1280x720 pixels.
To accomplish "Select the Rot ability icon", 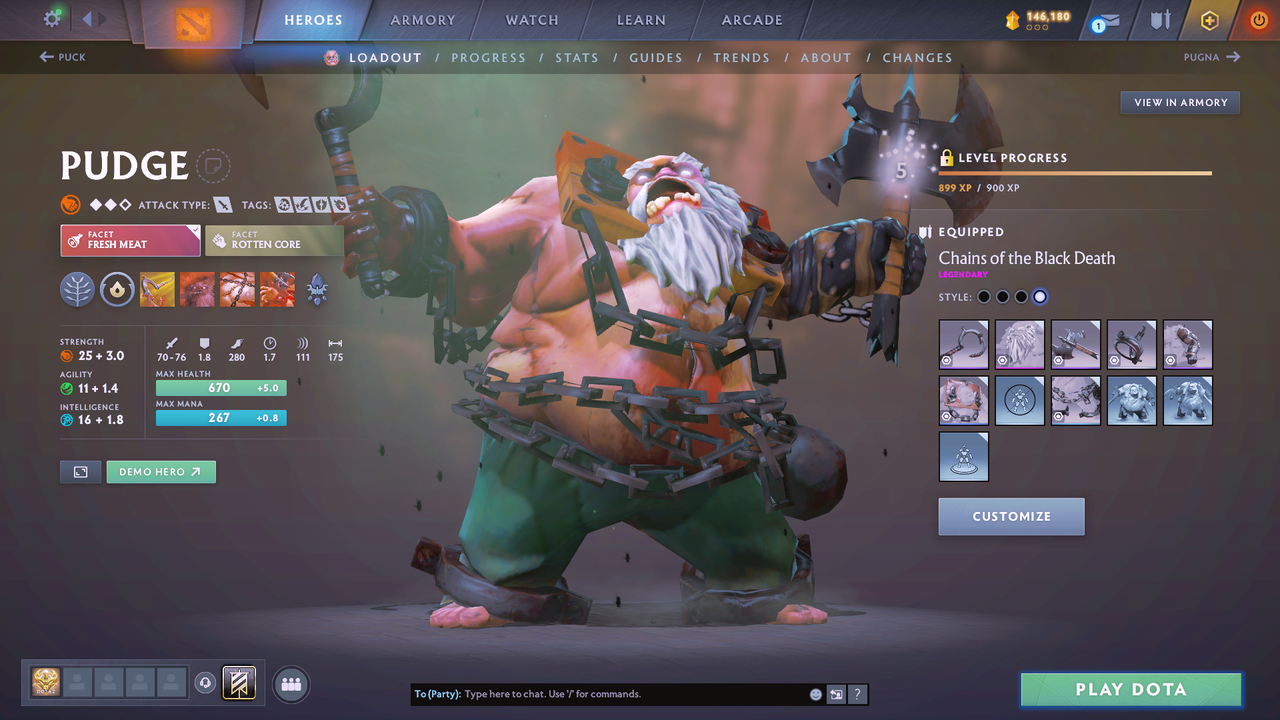I will (x=197, y=290).
